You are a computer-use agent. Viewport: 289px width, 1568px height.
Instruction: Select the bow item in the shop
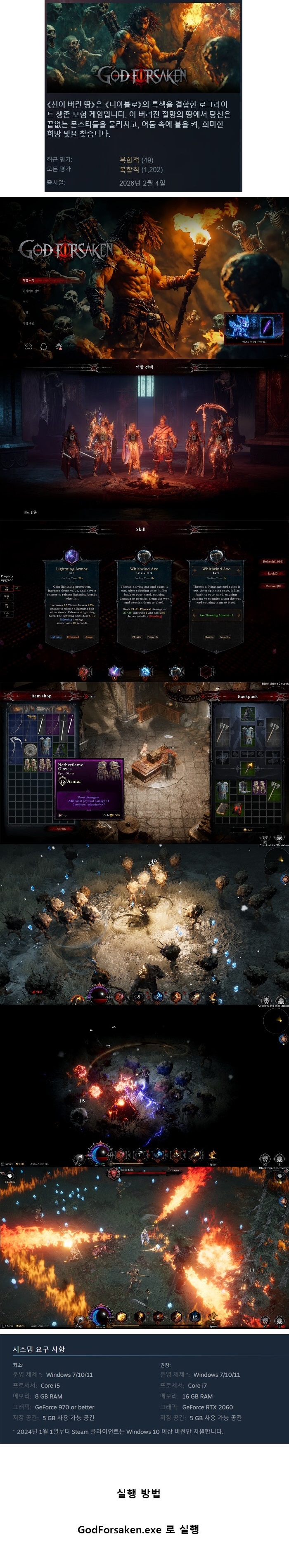(17, 725)
